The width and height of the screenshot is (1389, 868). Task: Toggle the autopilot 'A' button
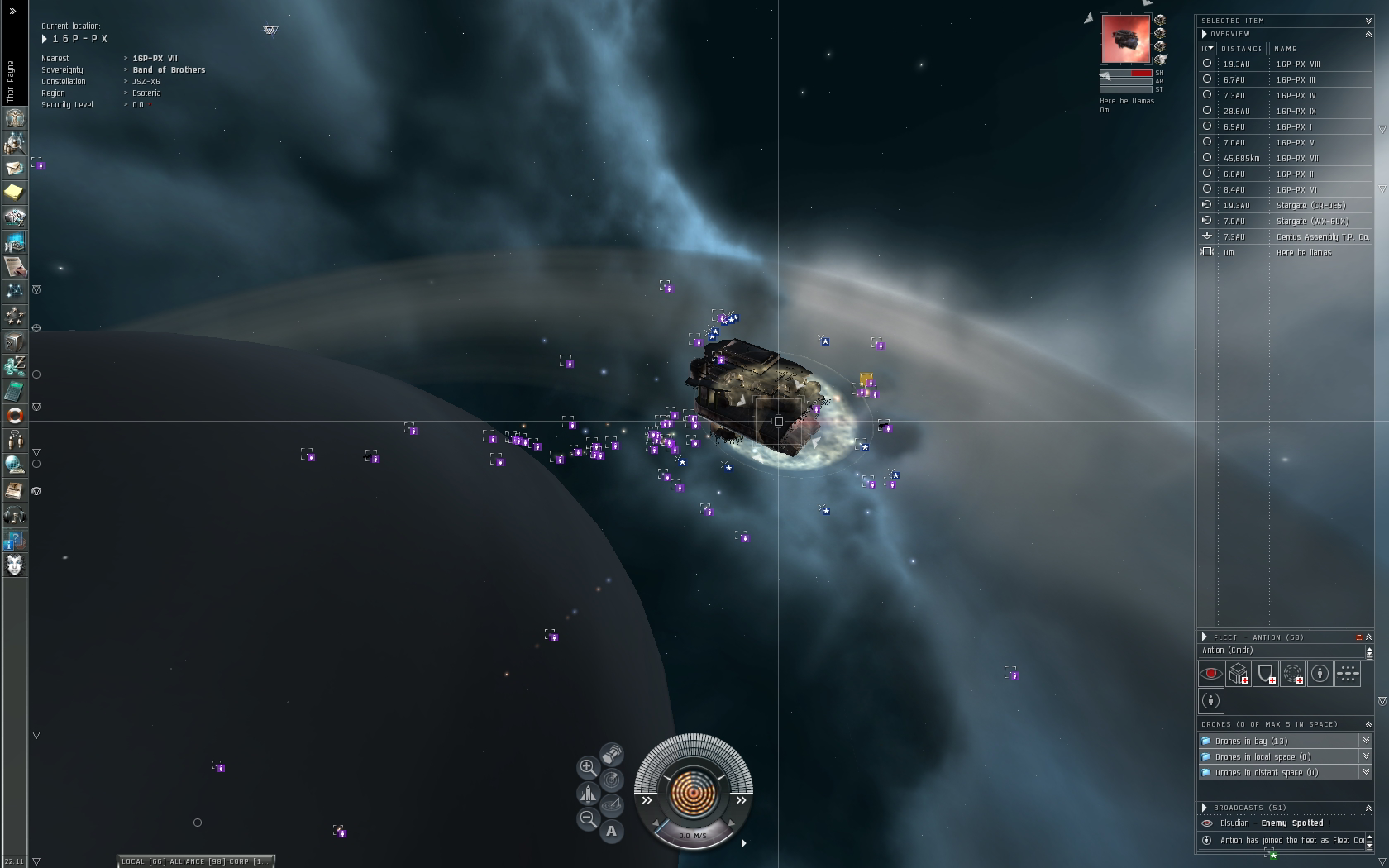click(612, 831)
